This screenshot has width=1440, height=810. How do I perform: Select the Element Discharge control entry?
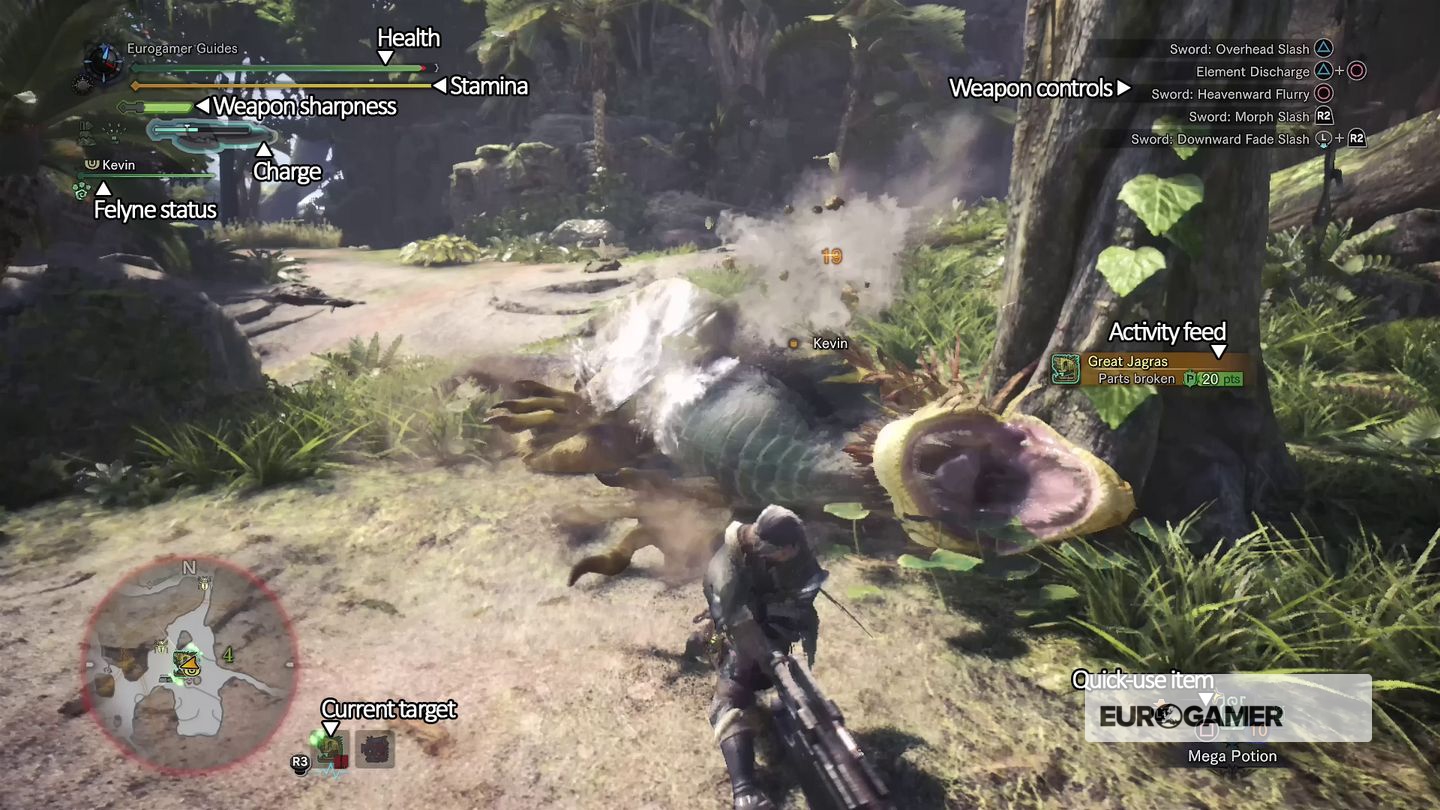coord(1252,72)
